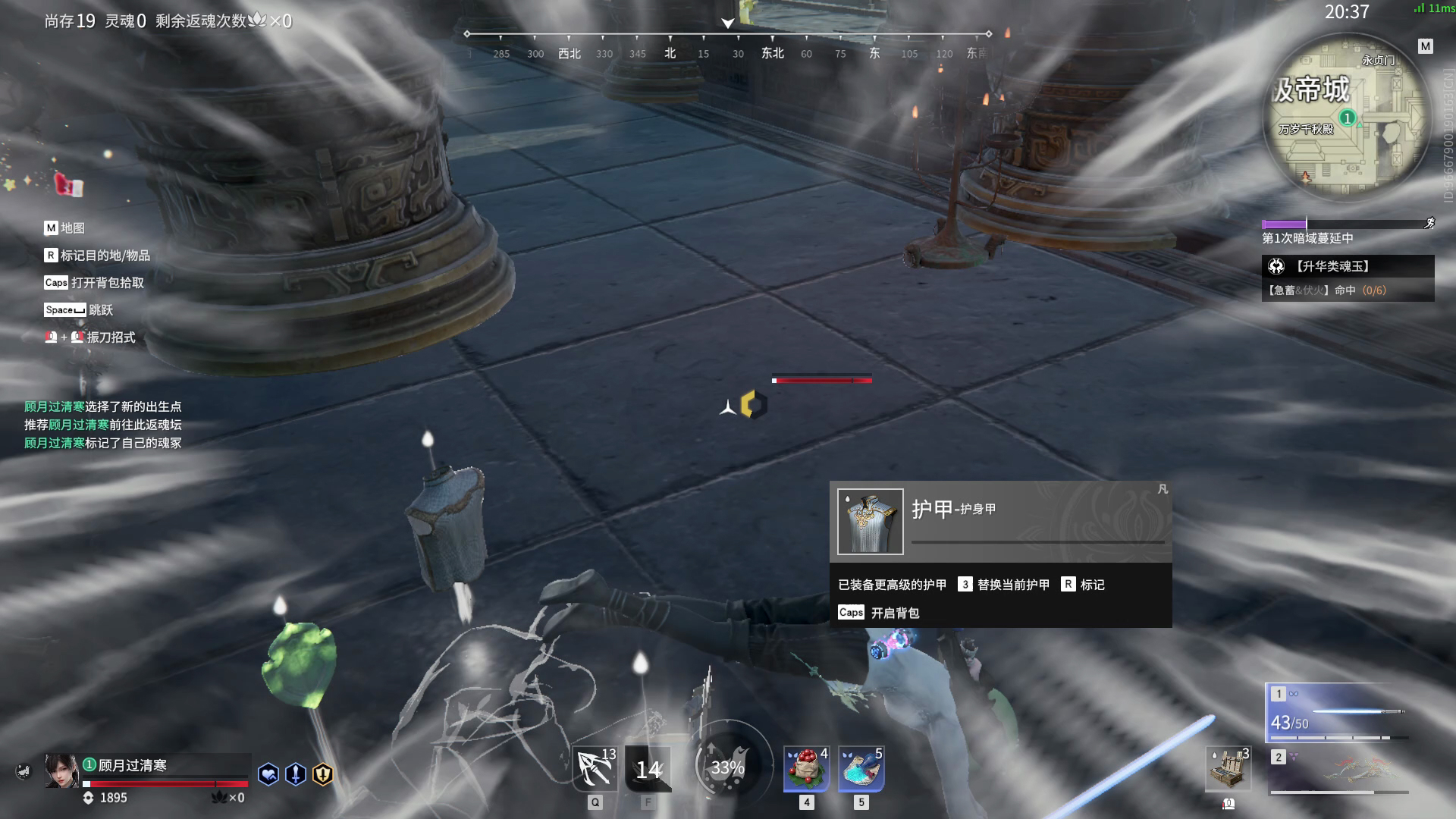Viewport: 1456px width, 819px height.
Task: Select the blue heart buff icon
Action: [x=268, y=774]
